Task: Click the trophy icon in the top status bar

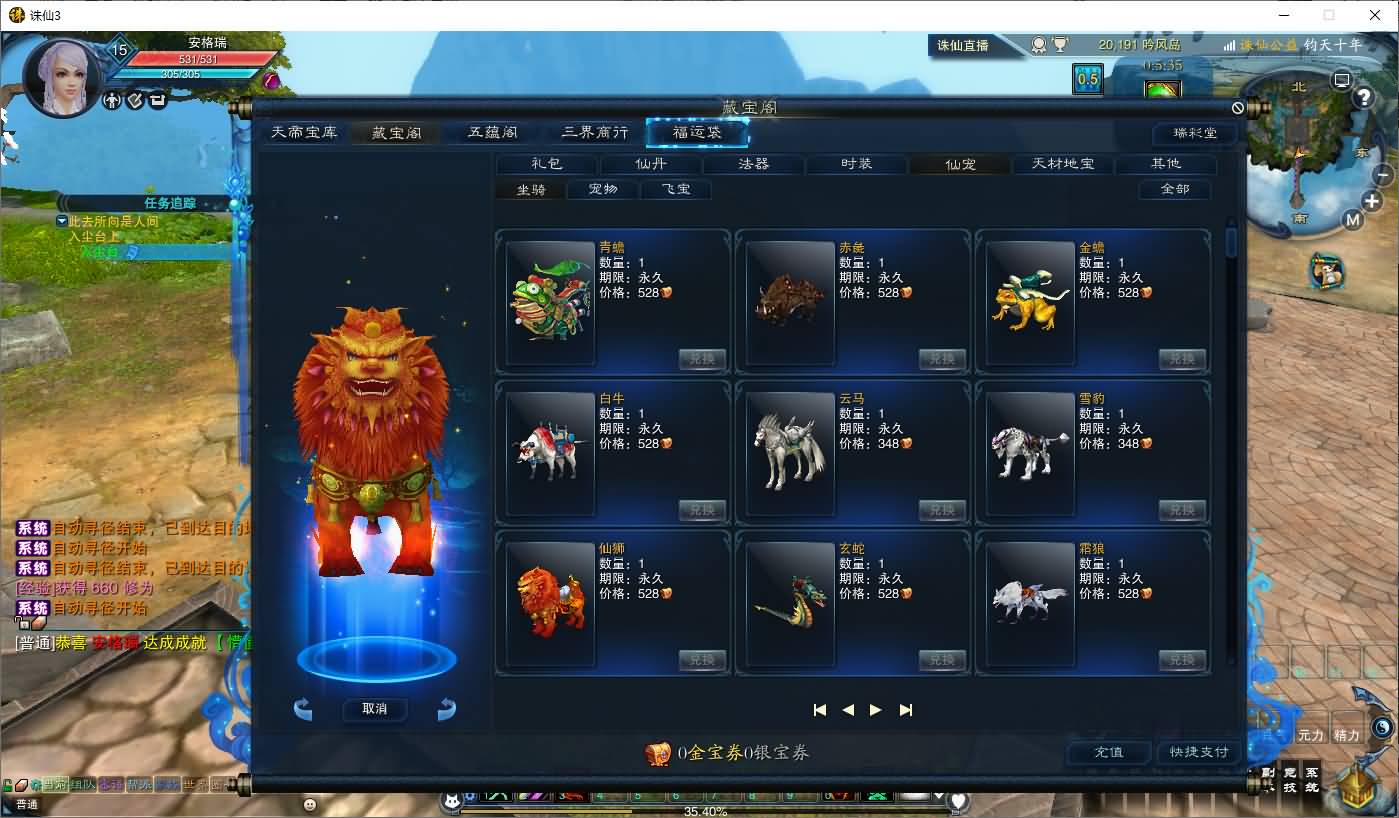Action: [1060, 44]
